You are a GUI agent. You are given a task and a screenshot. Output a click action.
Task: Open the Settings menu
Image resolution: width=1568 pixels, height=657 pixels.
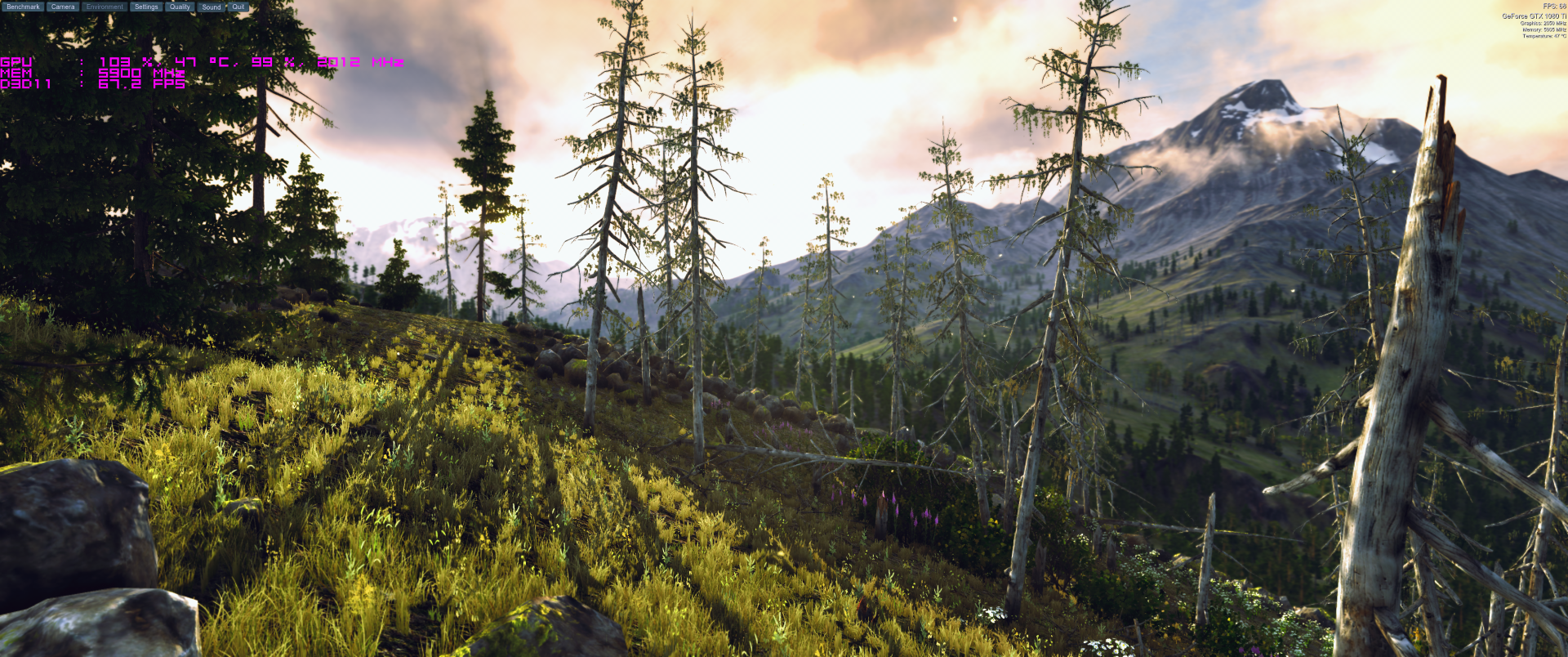tap(146, 7)
